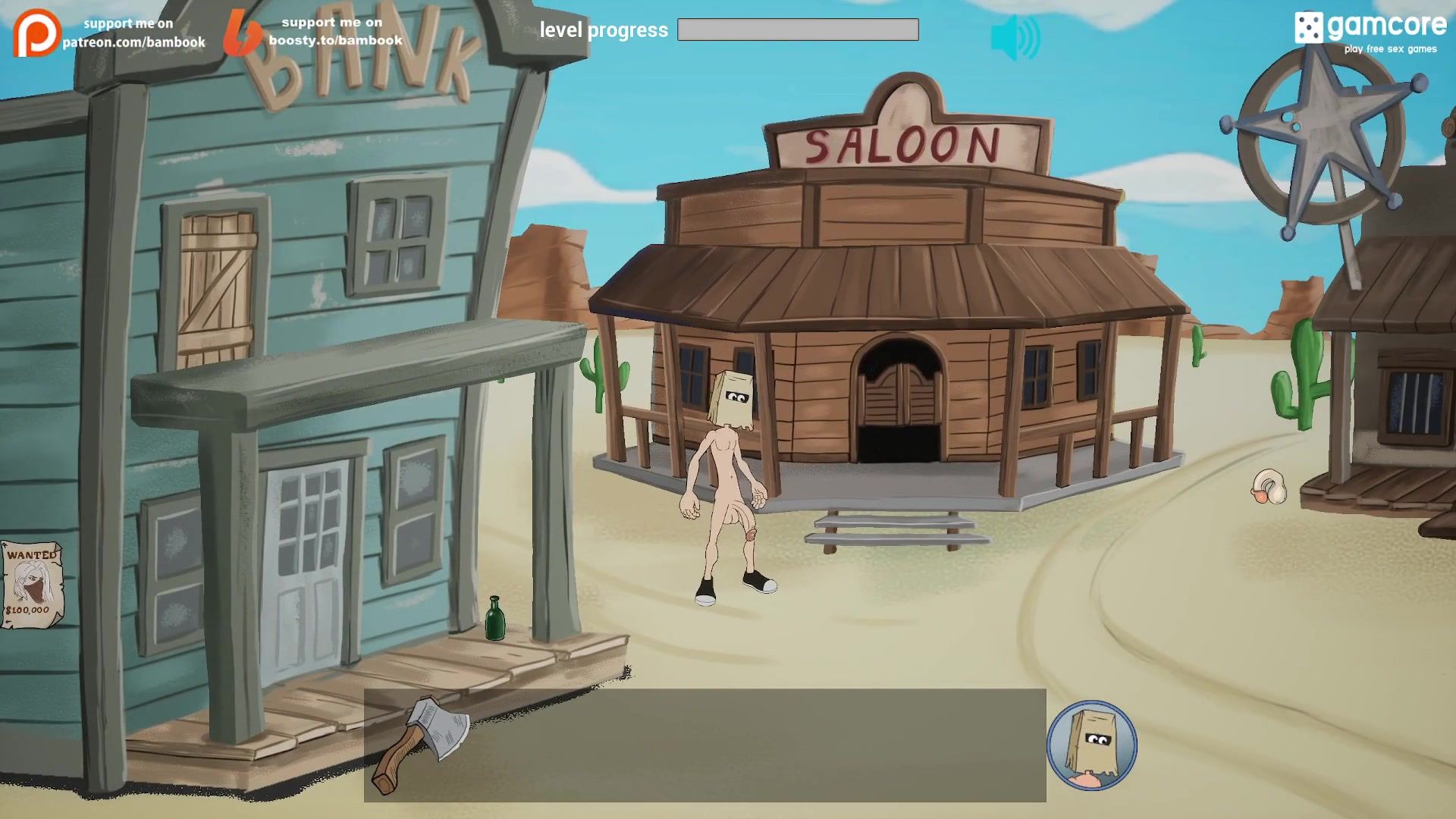Open the Boosty support link
Screen dimensions: 1456x819
pyautogui.click(x=315, y=32)
